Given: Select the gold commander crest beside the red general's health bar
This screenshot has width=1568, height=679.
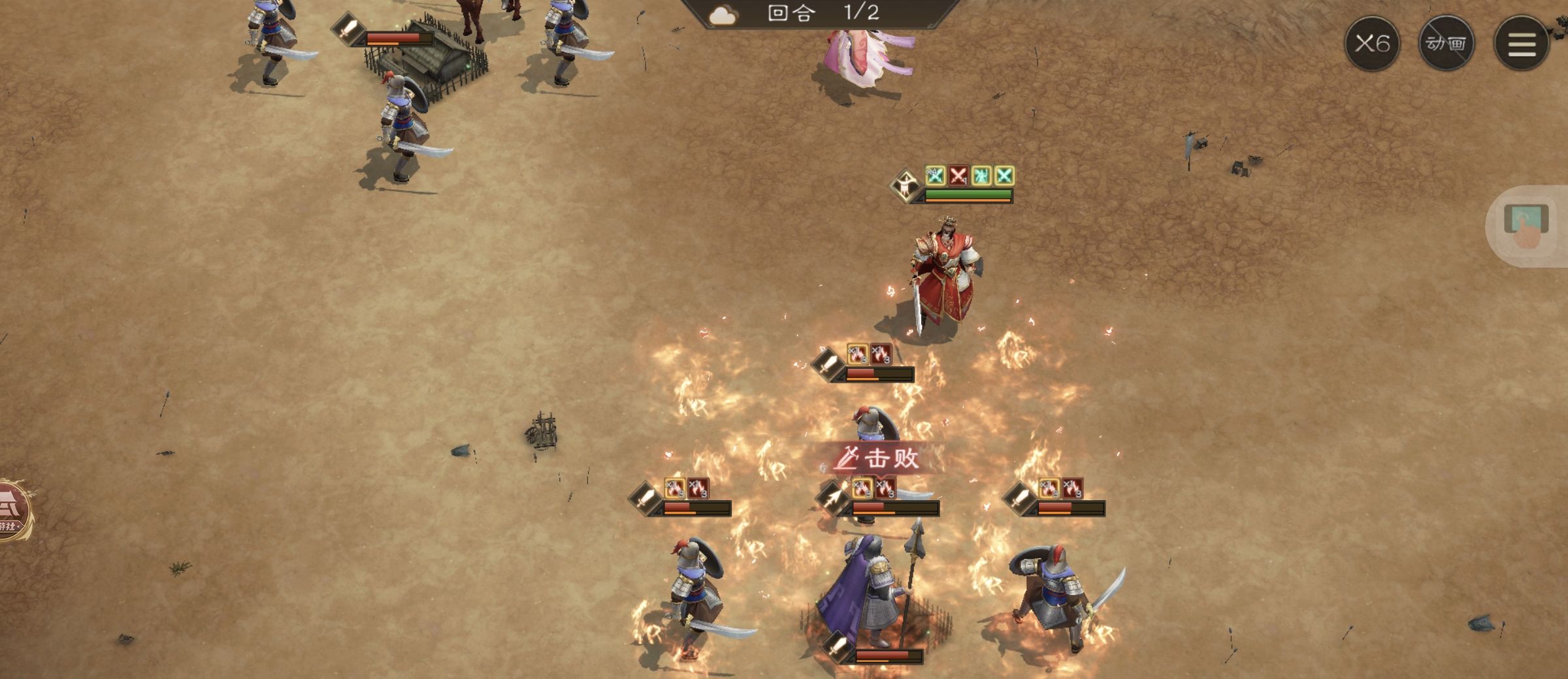Looking at the screenshot, I should click(x=906, y=183).
